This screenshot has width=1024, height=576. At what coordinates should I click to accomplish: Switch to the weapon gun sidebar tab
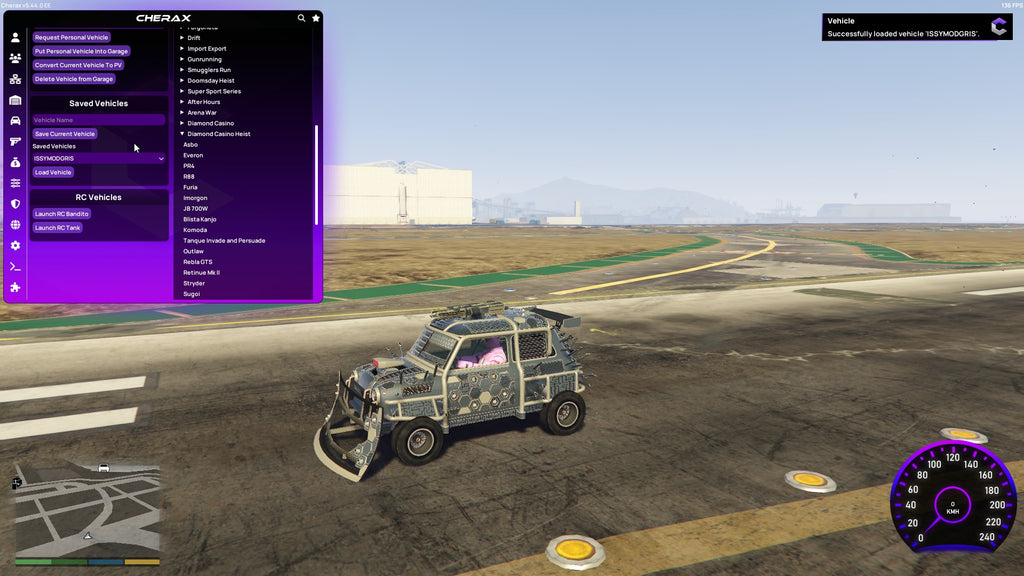coord(15,141)
